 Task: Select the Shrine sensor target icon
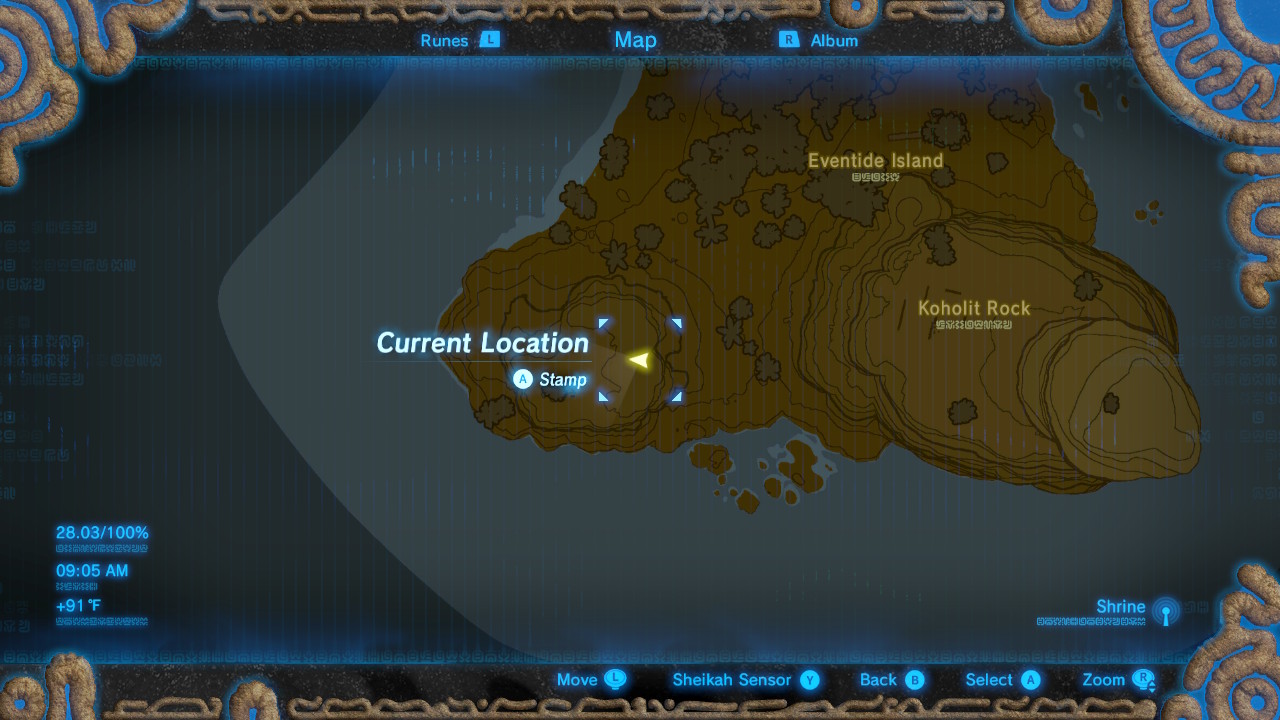coord(1166,611)
